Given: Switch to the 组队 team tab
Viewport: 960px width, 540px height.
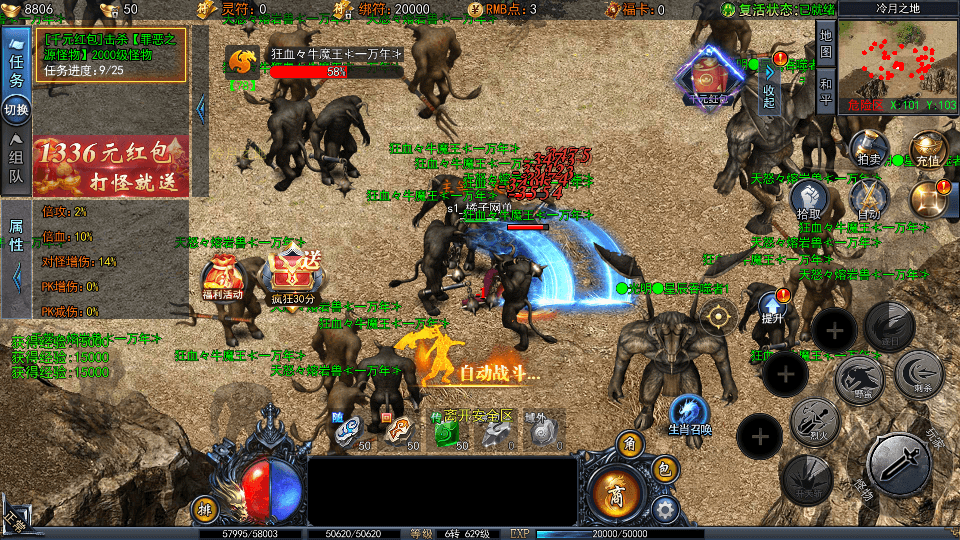Looking at the screenshot, I should [x=16, y=167].
